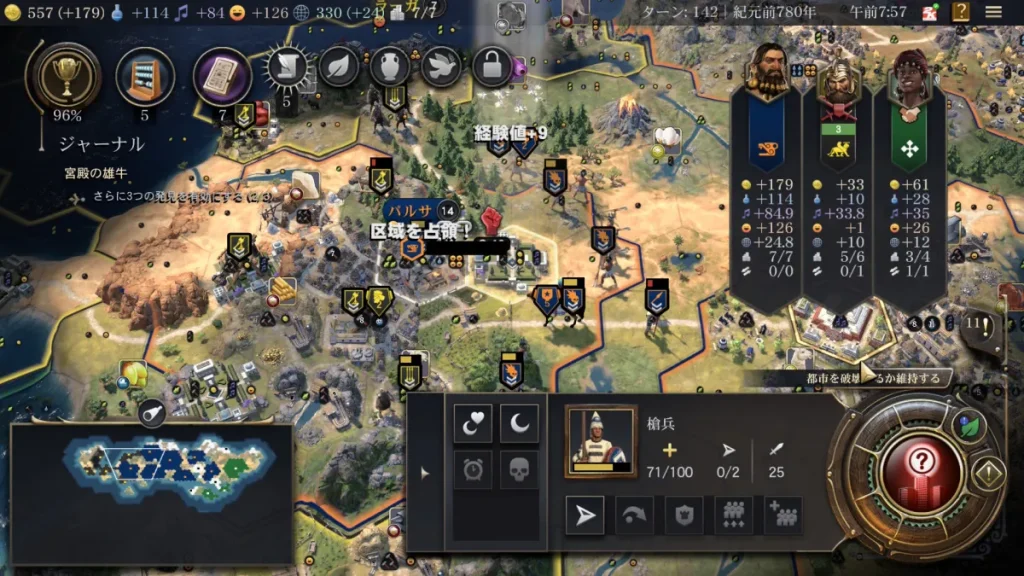The image size is (1024, 576).
Task: Open the question mark Civilopedia help
Action: pyautogui.click(x=960, y=12)
